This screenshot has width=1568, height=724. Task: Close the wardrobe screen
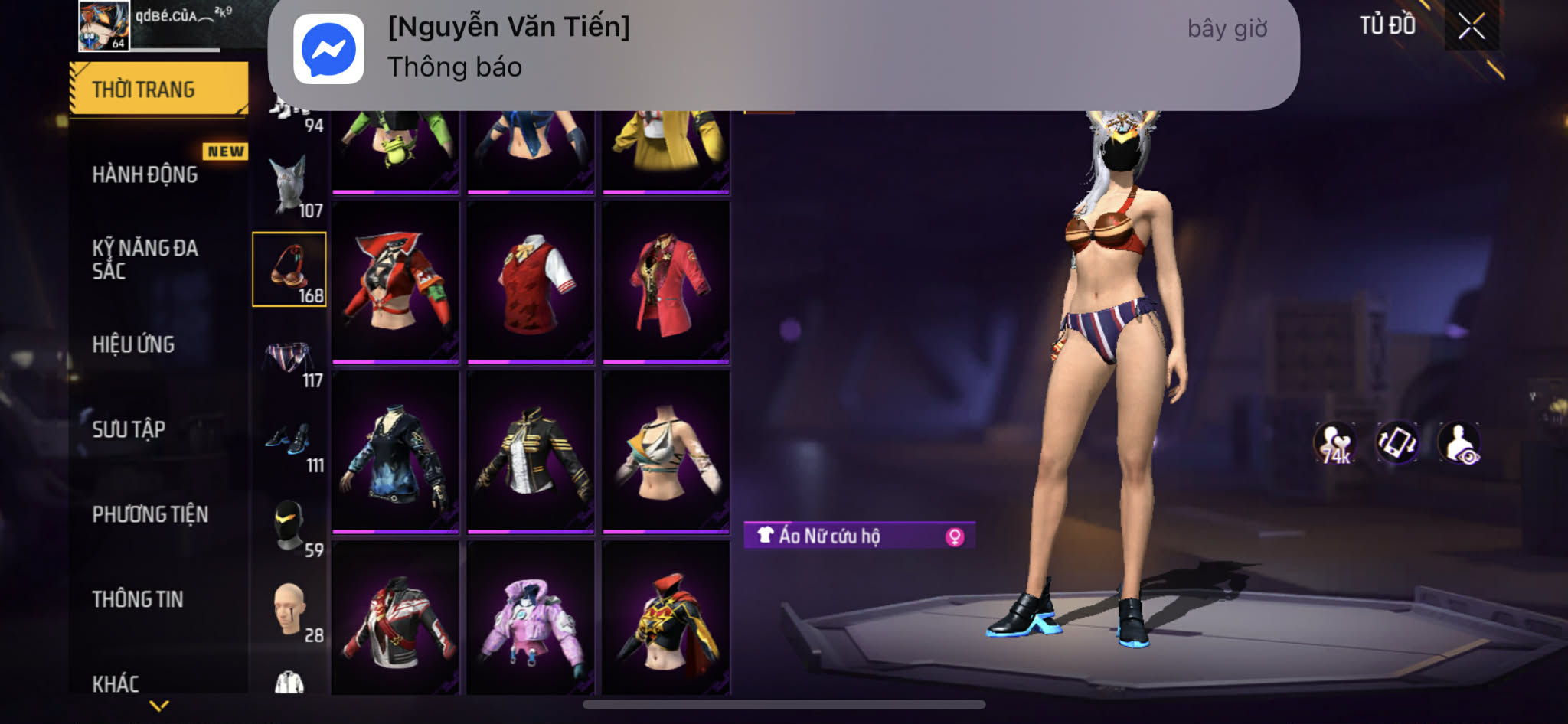(x=1471, y=27)
